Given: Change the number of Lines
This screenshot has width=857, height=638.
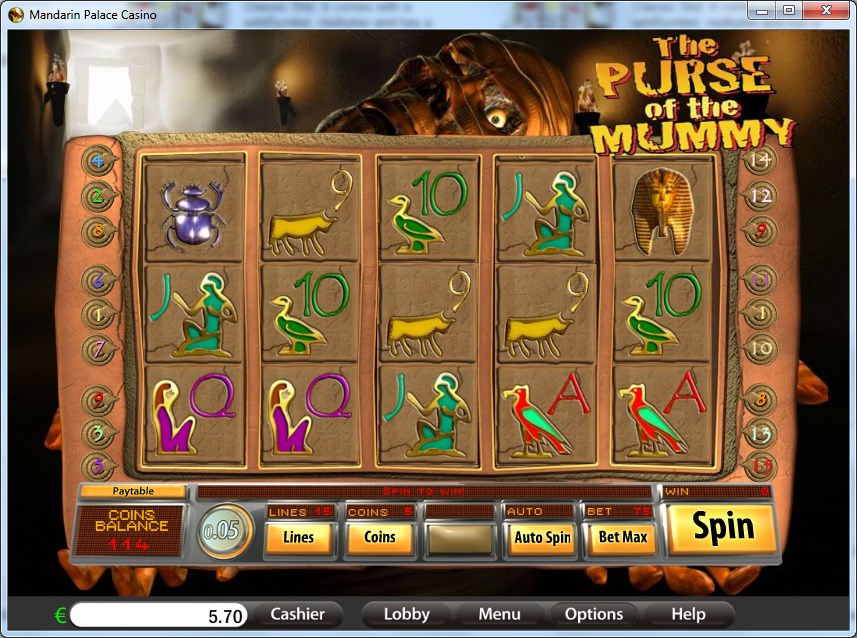Looking at the screenshot, I should point(298,537).
